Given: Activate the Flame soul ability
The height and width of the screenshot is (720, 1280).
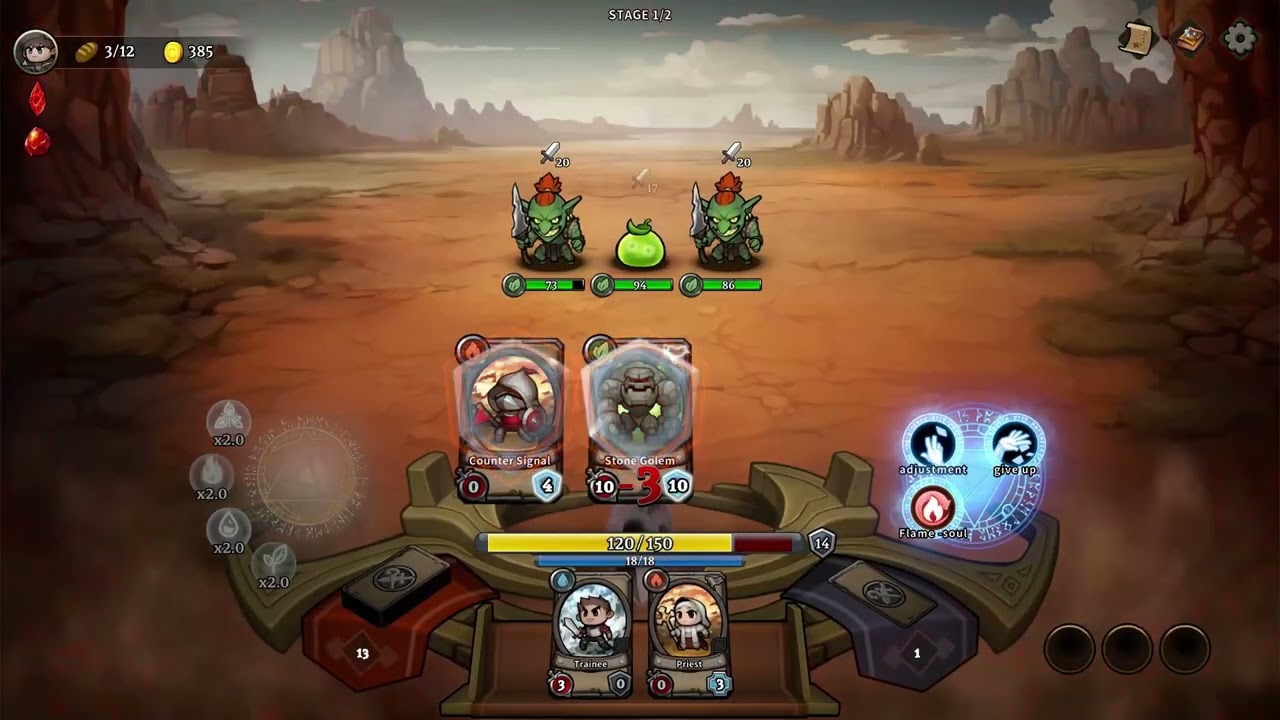Looking at the screenshot, I should click(932, 508).
